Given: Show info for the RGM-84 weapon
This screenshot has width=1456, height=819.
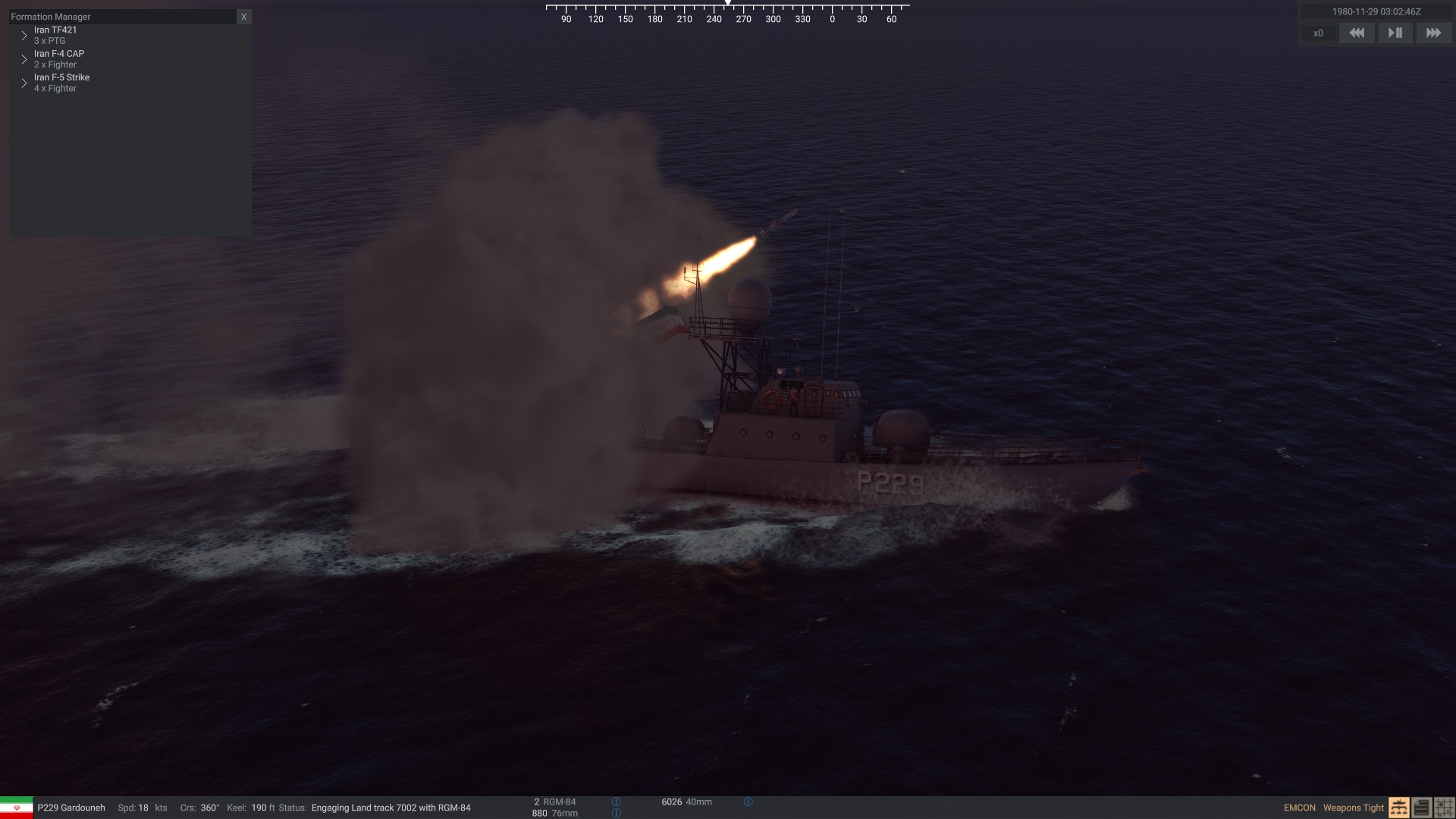Looking at the screenshot, I should click(x=616, y=802).
